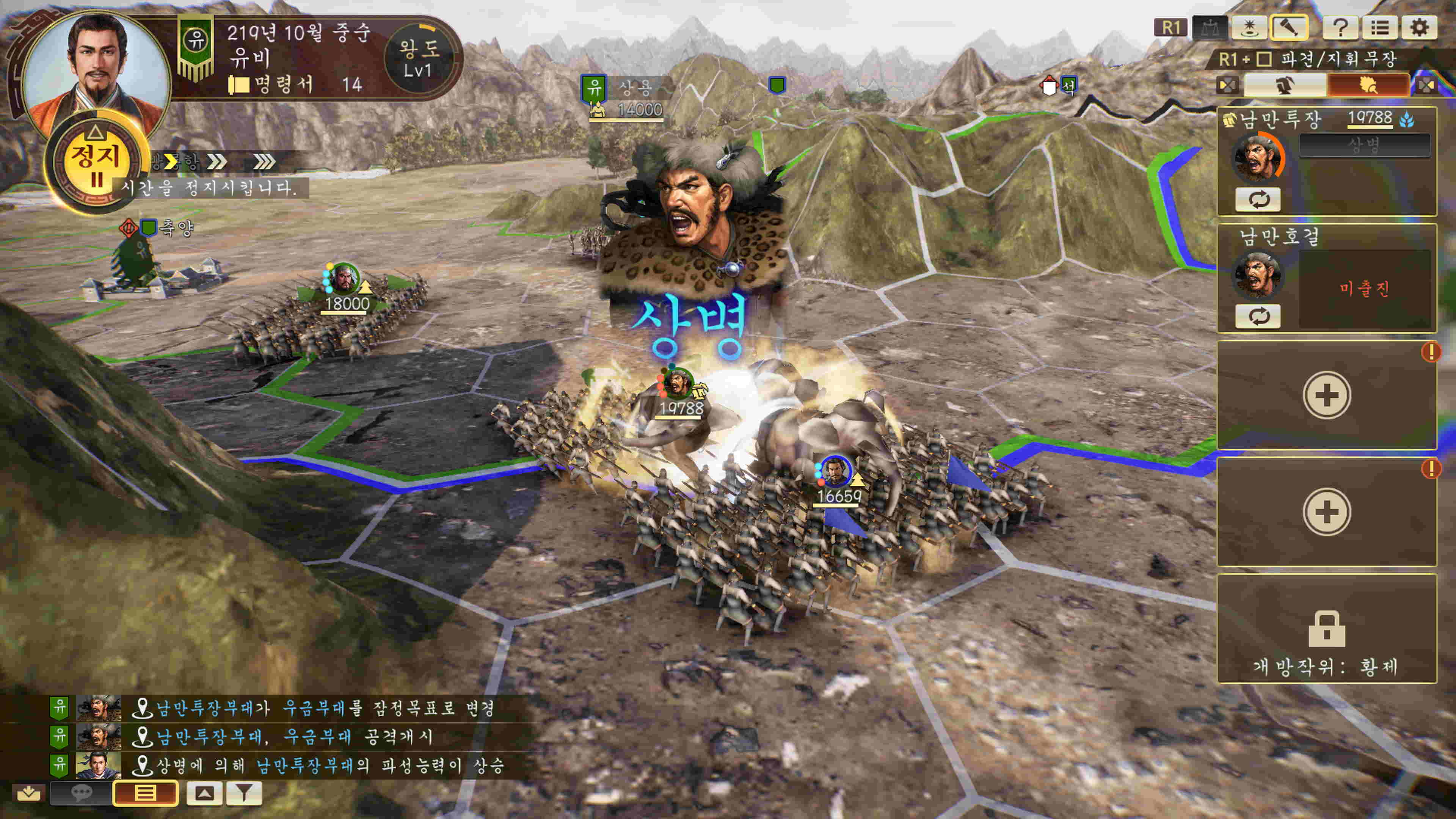Open the help question-mark icon

pos(1341,27)
